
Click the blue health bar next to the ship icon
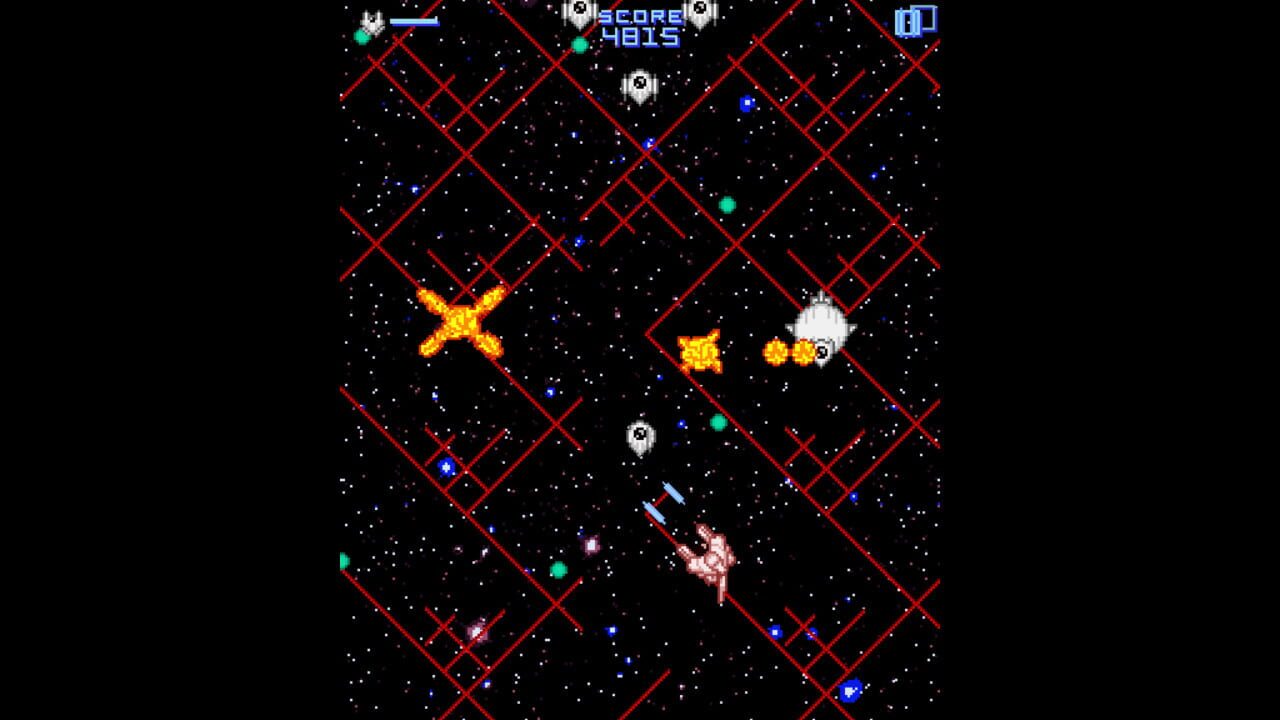pos(414,21)
